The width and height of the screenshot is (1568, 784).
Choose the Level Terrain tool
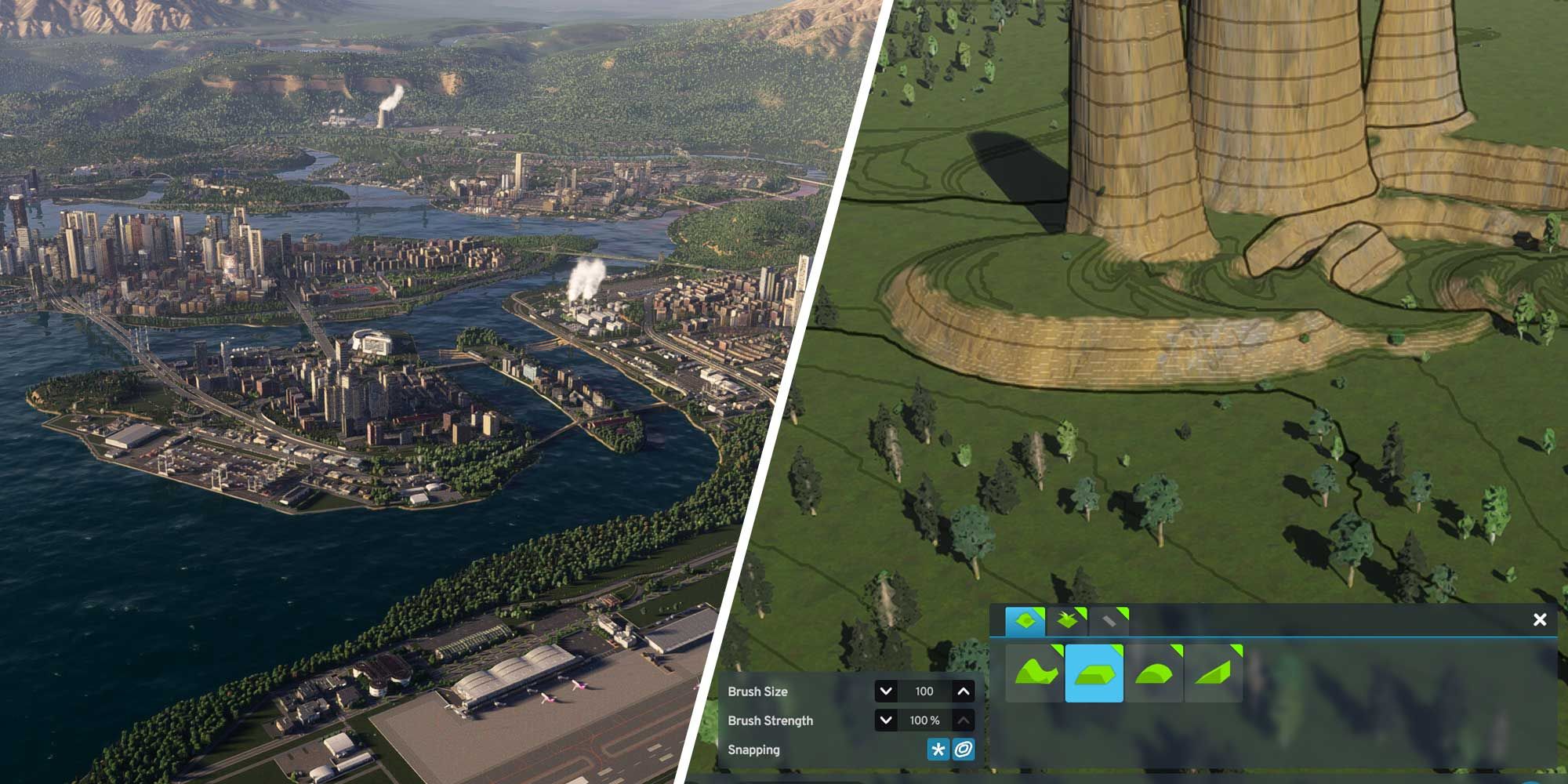[1094, 673]
